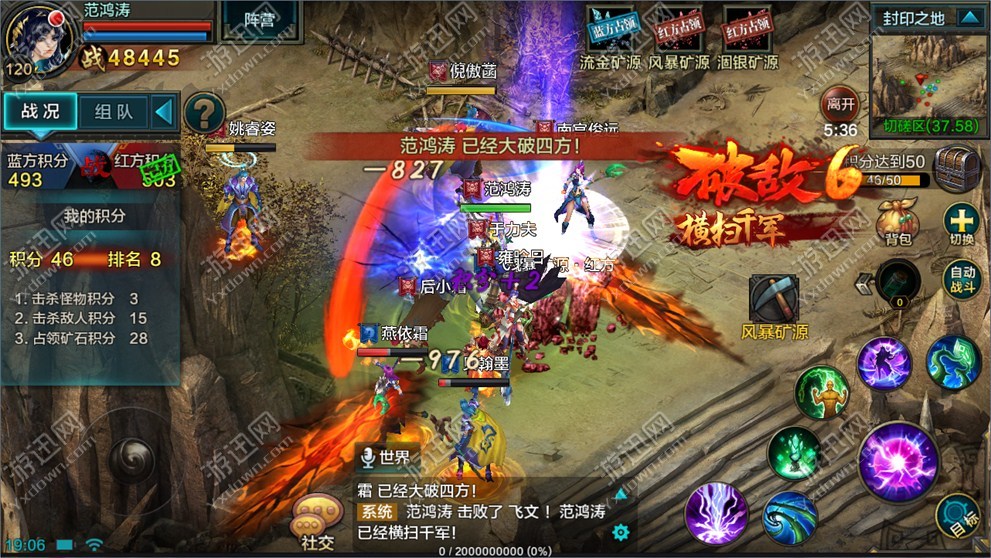This screenshot has height=558, width=991.
Task: Open the 封印之地 minimap
Action: (926, 77)
